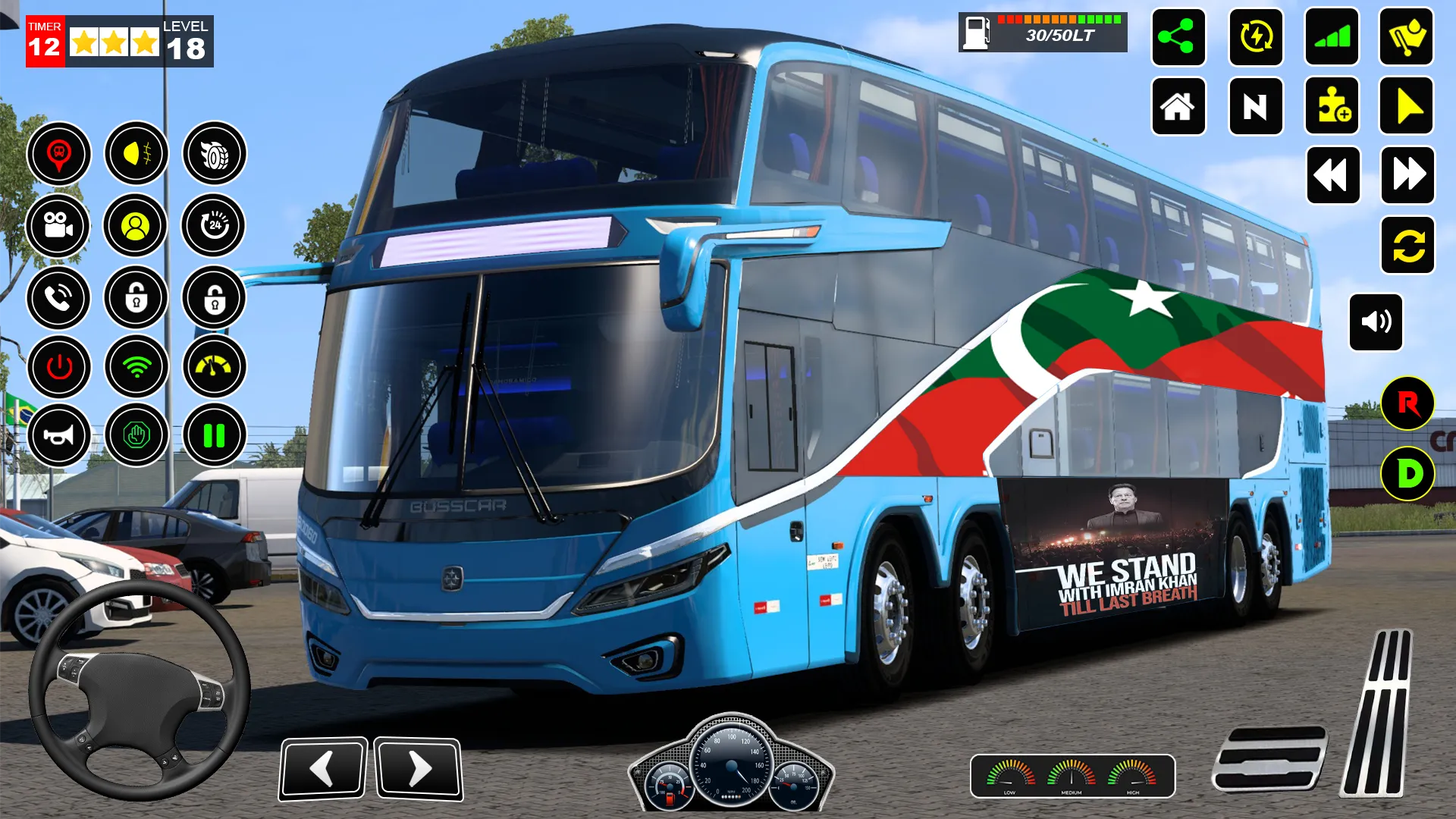Screen dimensions: 1456x819
Task: Toggle the sound speaker button
Action: (x=1376, y=322)
